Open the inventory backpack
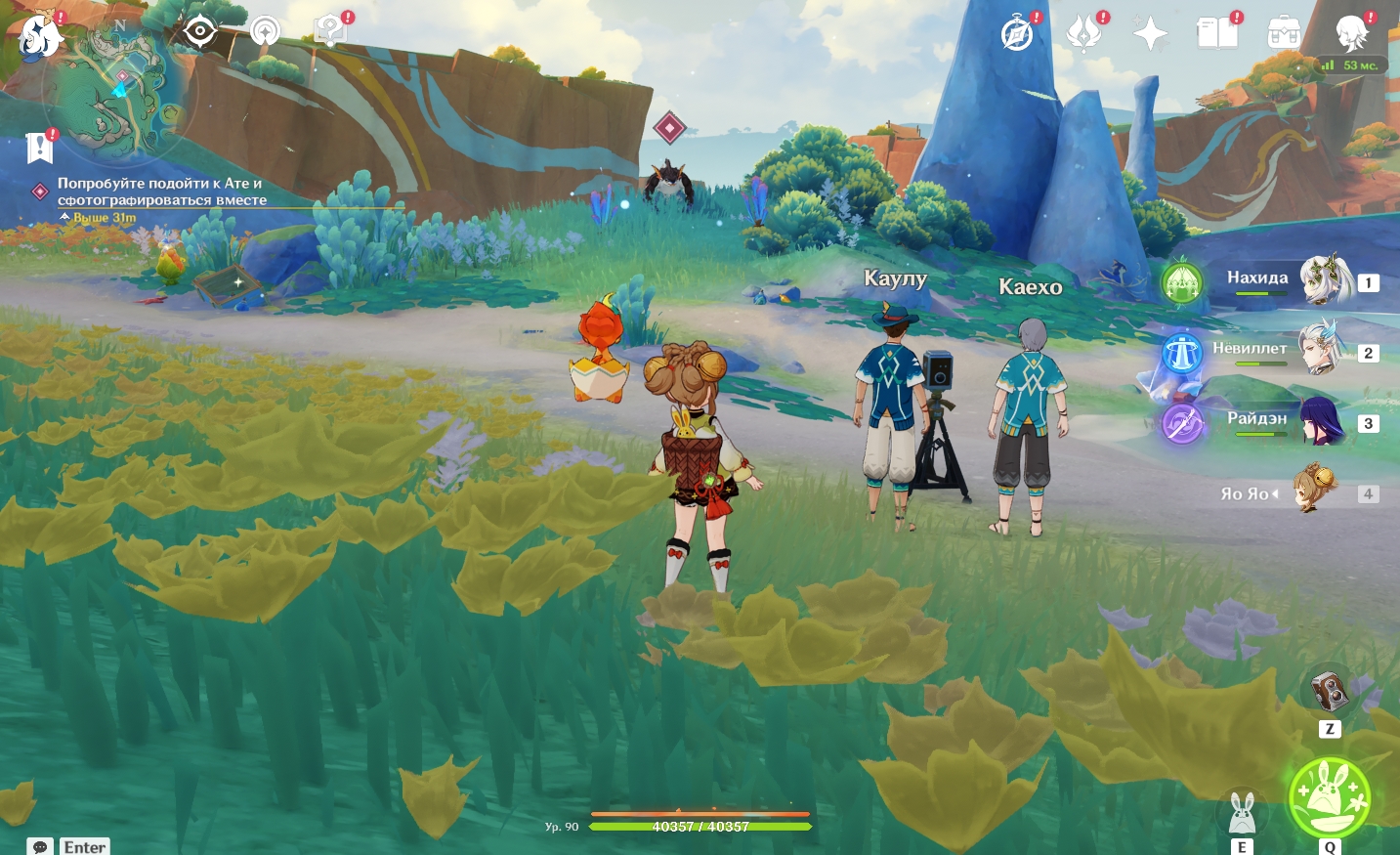This screenshot has width=1400, height=855. click(x=1284, y=34)
